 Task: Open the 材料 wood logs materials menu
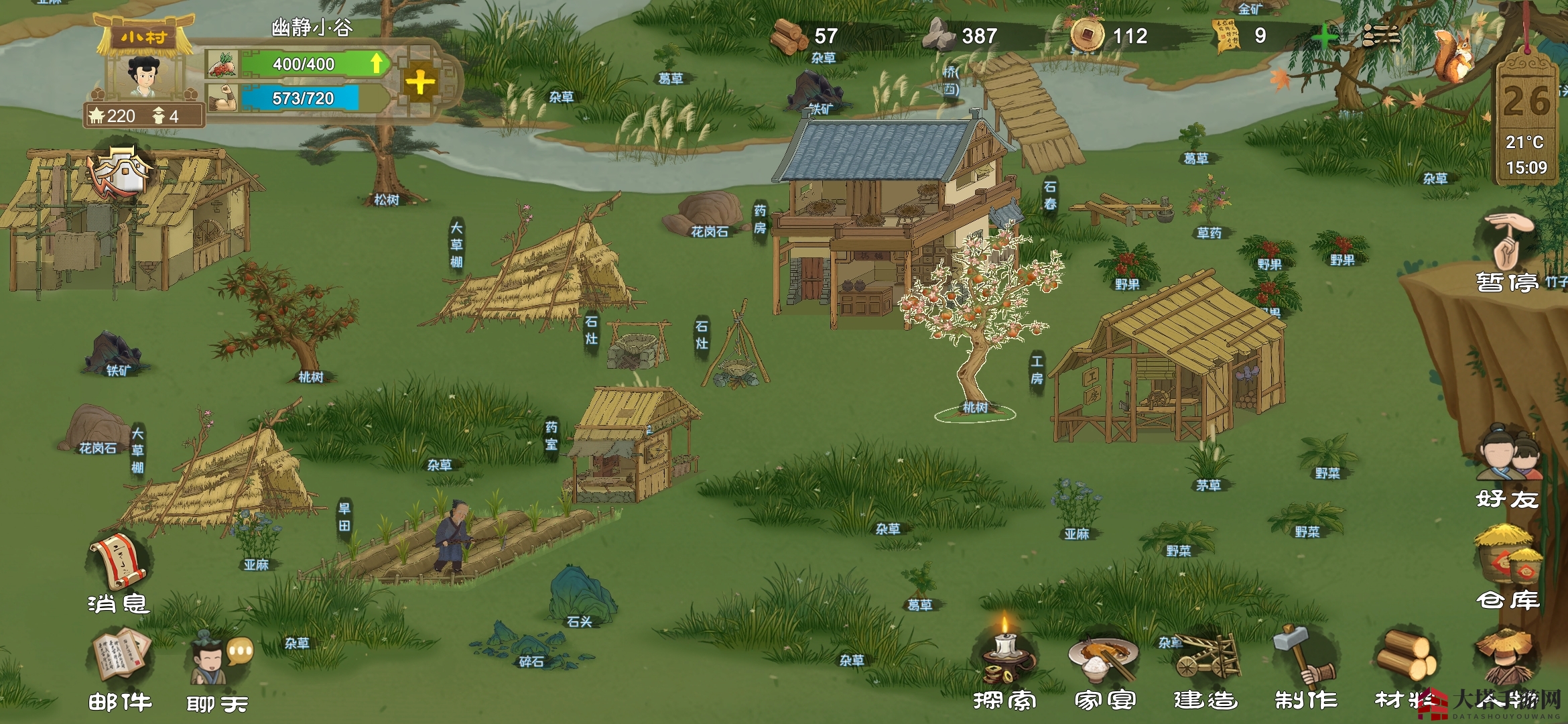click(1406, 660)
